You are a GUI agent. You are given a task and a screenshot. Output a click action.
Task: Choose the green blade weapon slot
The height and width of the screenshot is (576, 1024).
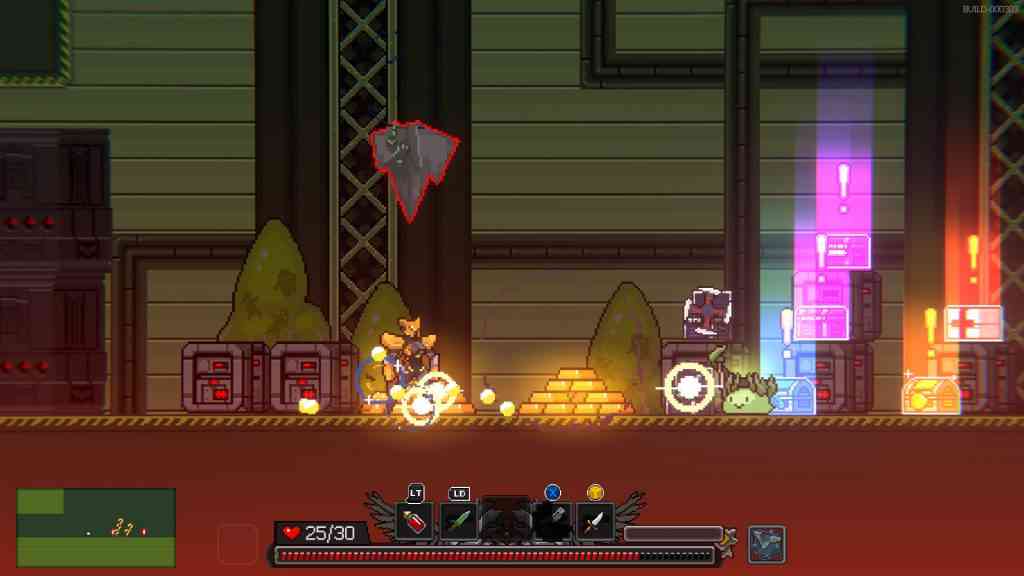point(458,521)
